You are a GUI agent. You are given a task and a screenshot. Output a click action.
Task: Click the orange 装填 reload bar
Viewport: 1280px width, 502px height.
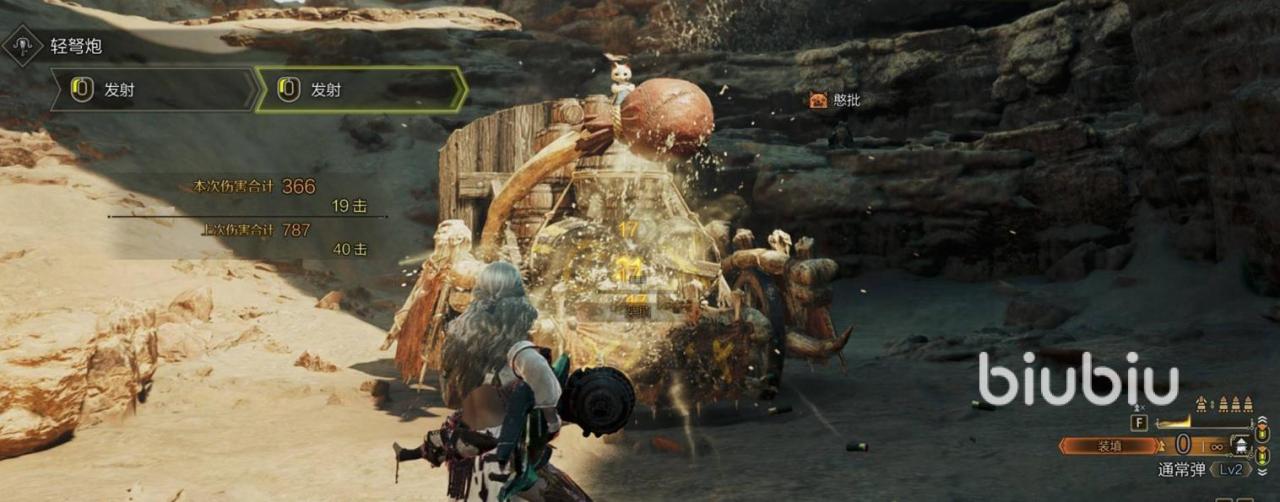(1108, 446)
